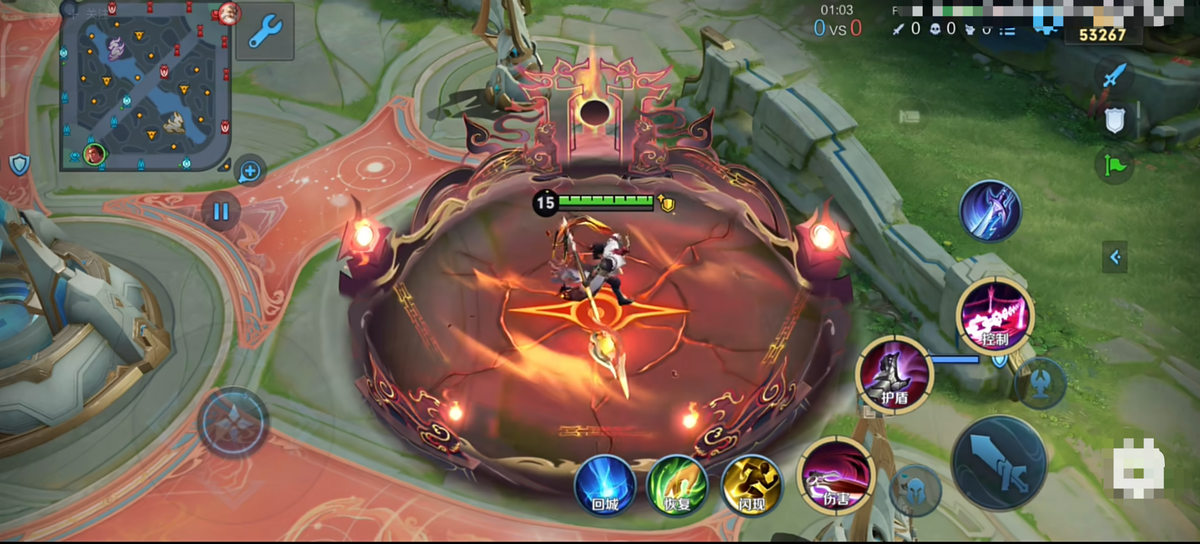Activate the 护盾 shield skill
Viewport: 1200px width, 544px height.
[894, 374]
